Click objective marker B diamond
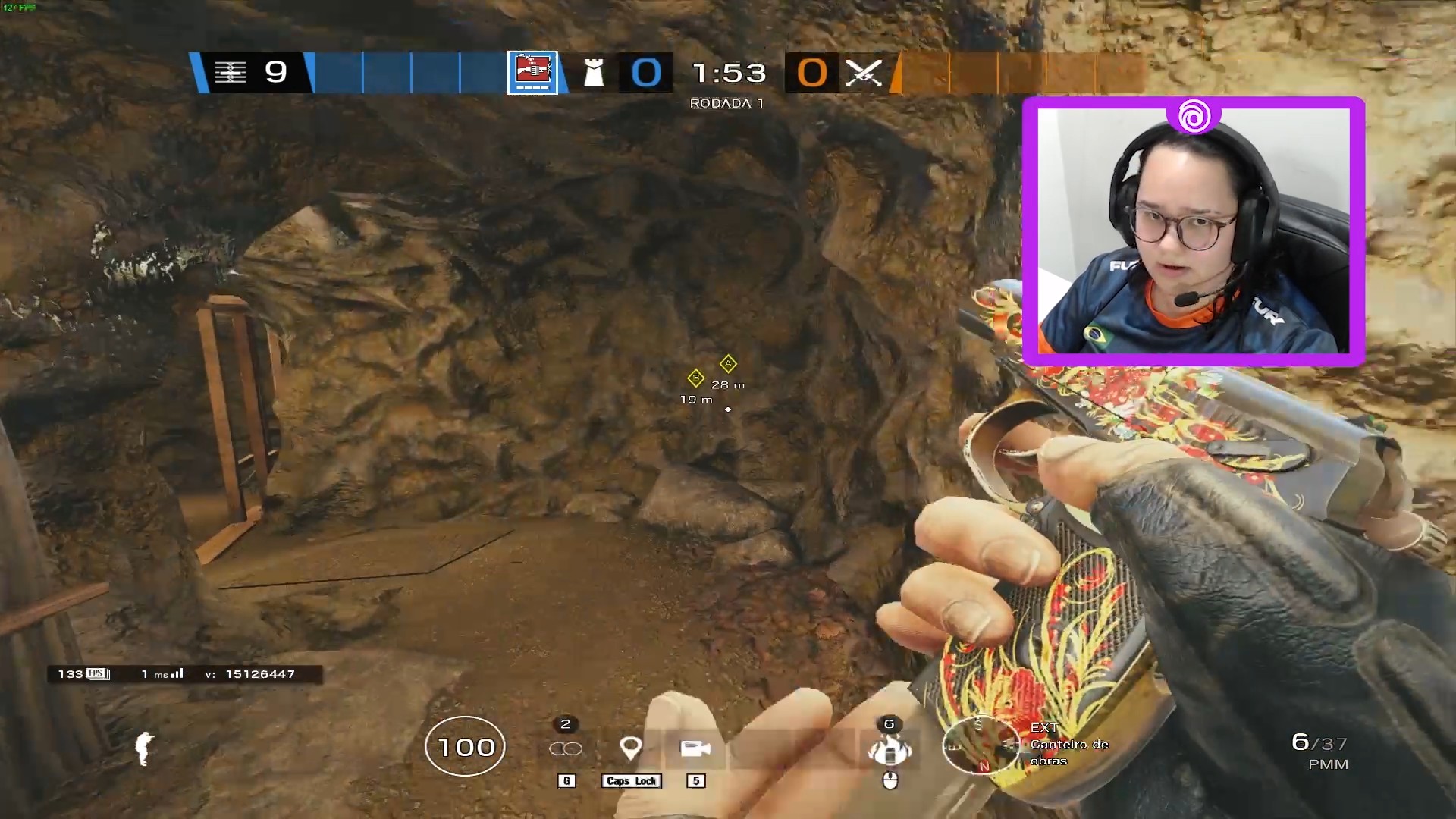This screenshot has height=819, width=1456. click(x=695, y=378)
